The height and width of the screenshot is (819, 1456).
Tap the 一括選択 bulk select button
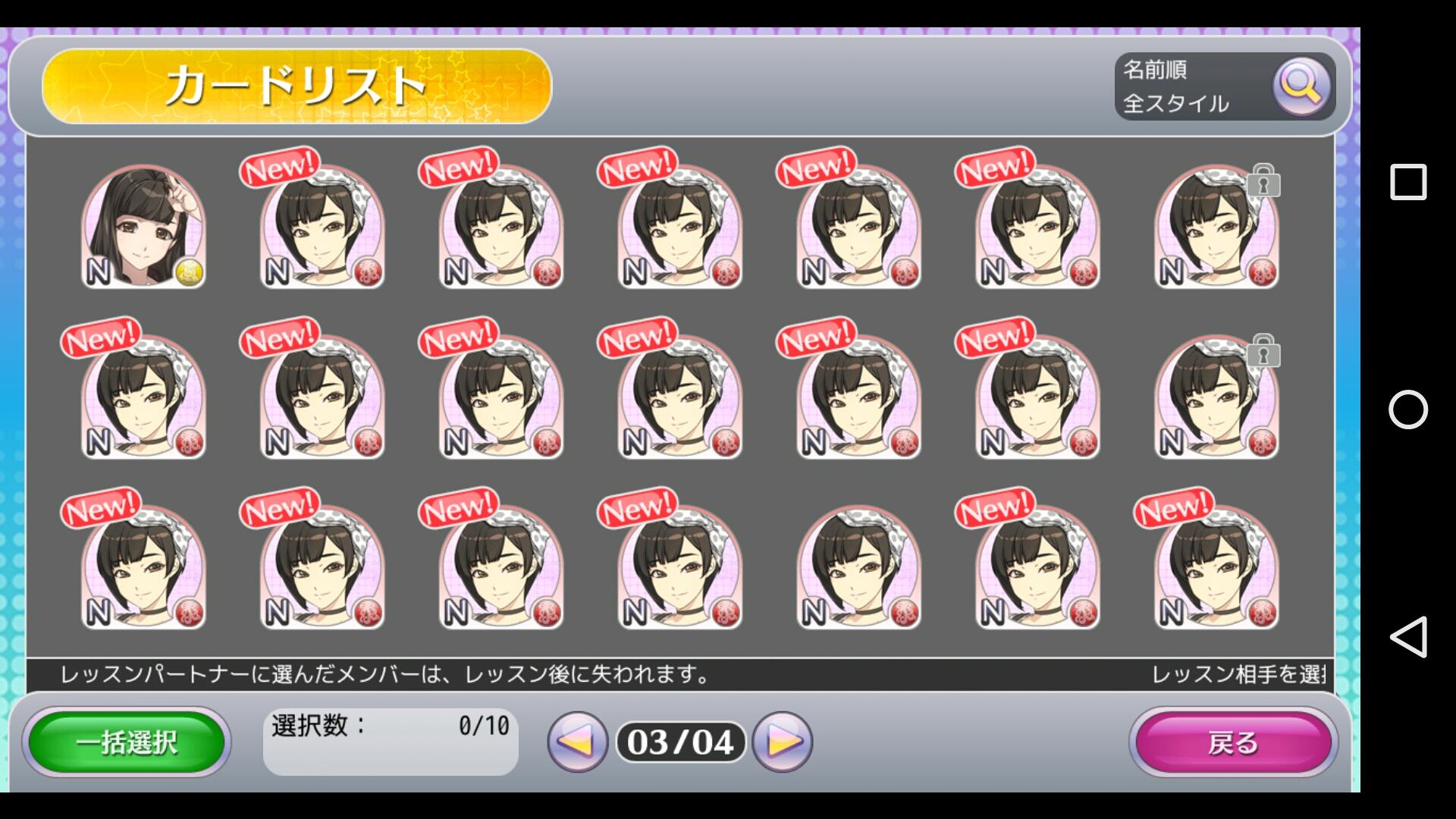tap(127, 742)
